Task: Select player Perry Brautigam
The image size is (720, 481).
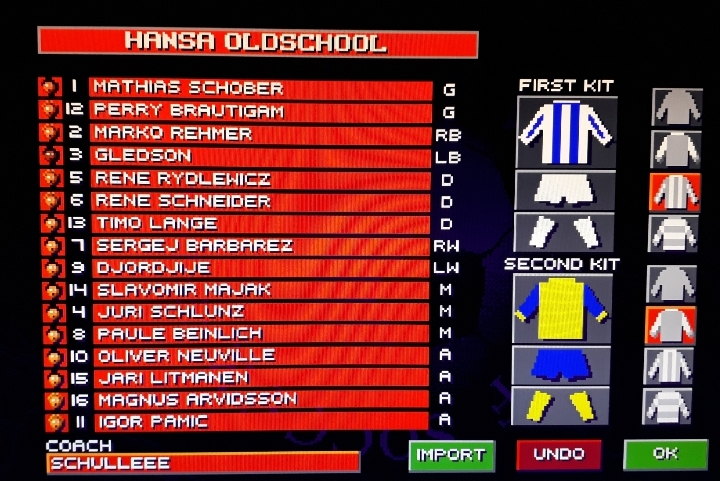Action: coord(260,111)
